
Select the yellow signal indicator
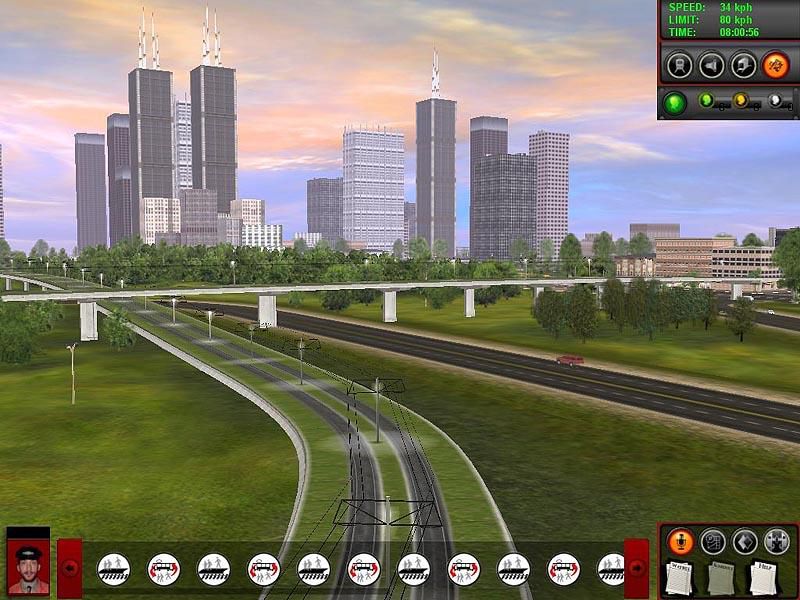pyautogui.click(x=740, y=100)
